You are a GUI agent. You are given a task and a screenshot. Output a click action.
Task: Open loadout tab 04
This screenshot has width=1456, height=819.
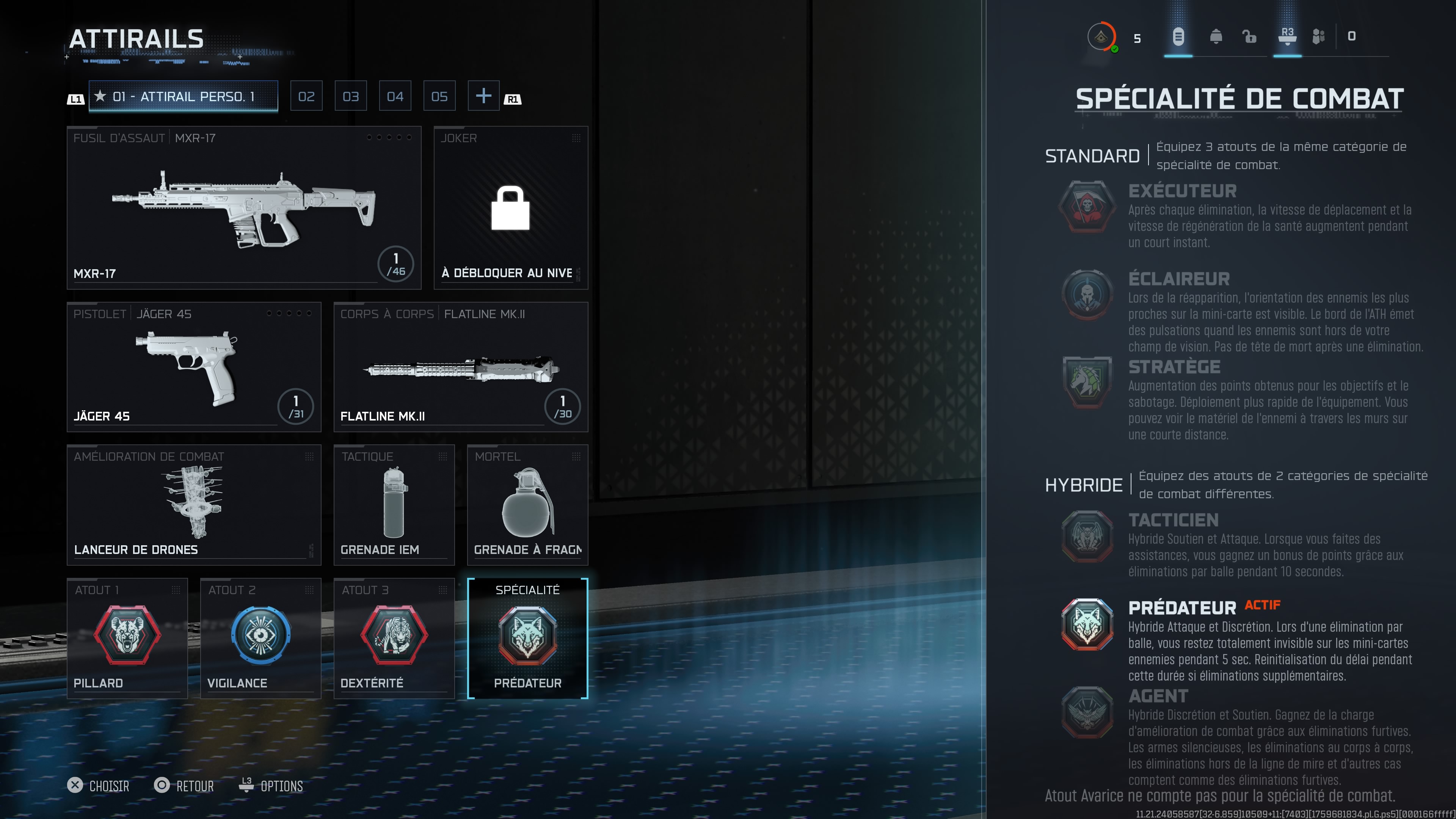[x=395, y=96]
